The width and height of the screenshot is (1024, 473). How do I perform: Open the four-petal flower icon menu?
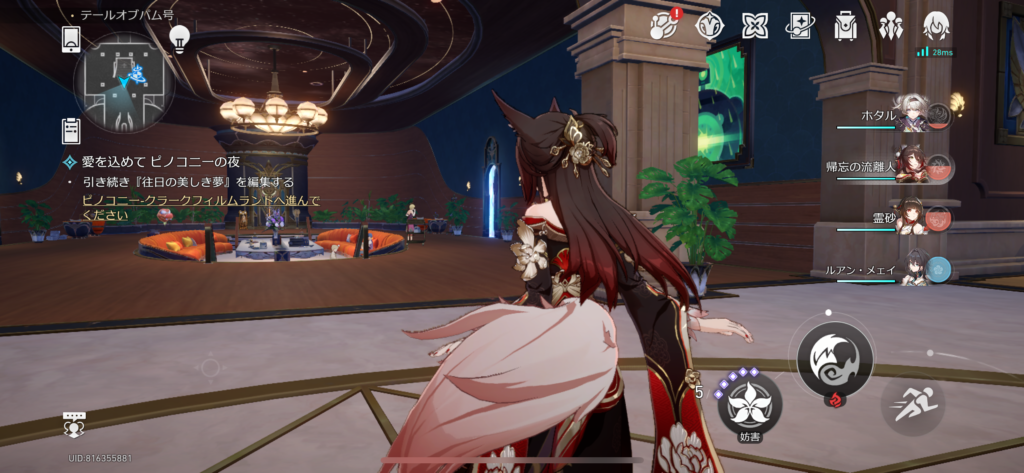755,26
